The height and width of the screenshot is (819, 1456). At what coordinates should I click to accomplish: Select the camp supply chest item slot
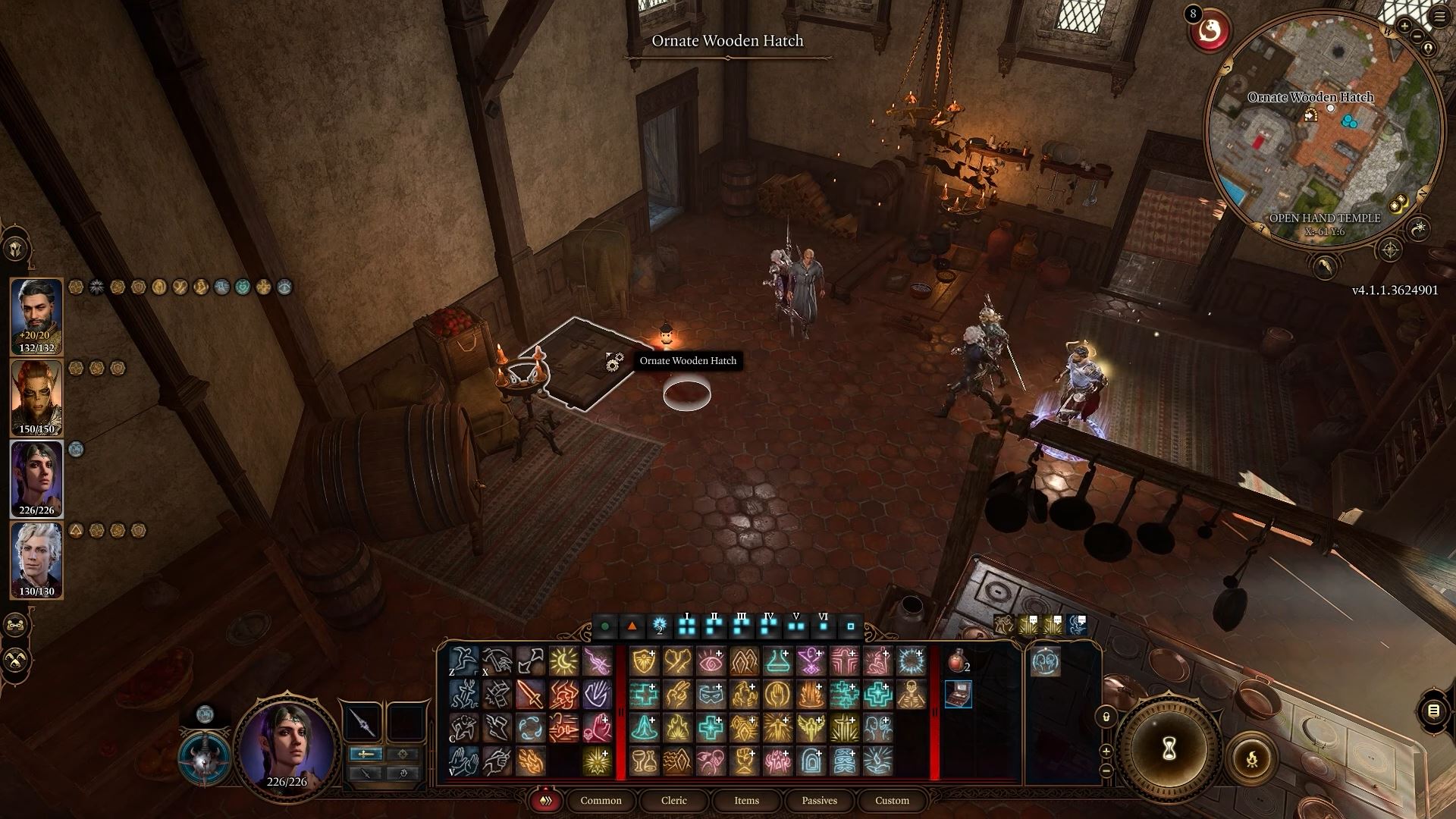click(958, 694)
